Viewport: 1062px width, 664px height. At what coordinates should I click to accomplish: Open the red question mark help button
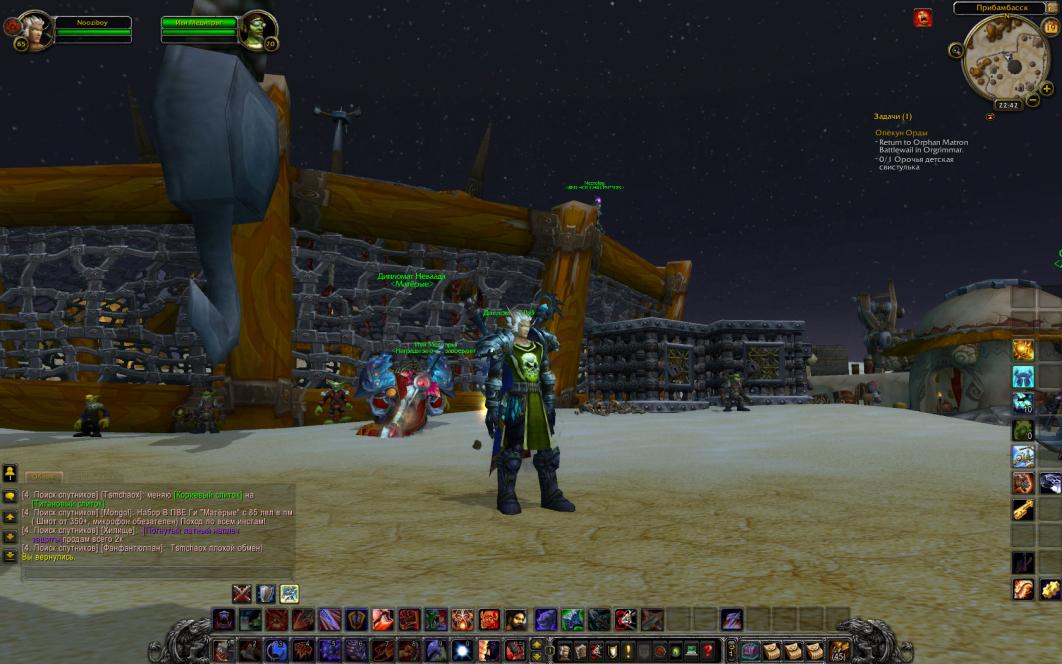click(x=707, y=651)
